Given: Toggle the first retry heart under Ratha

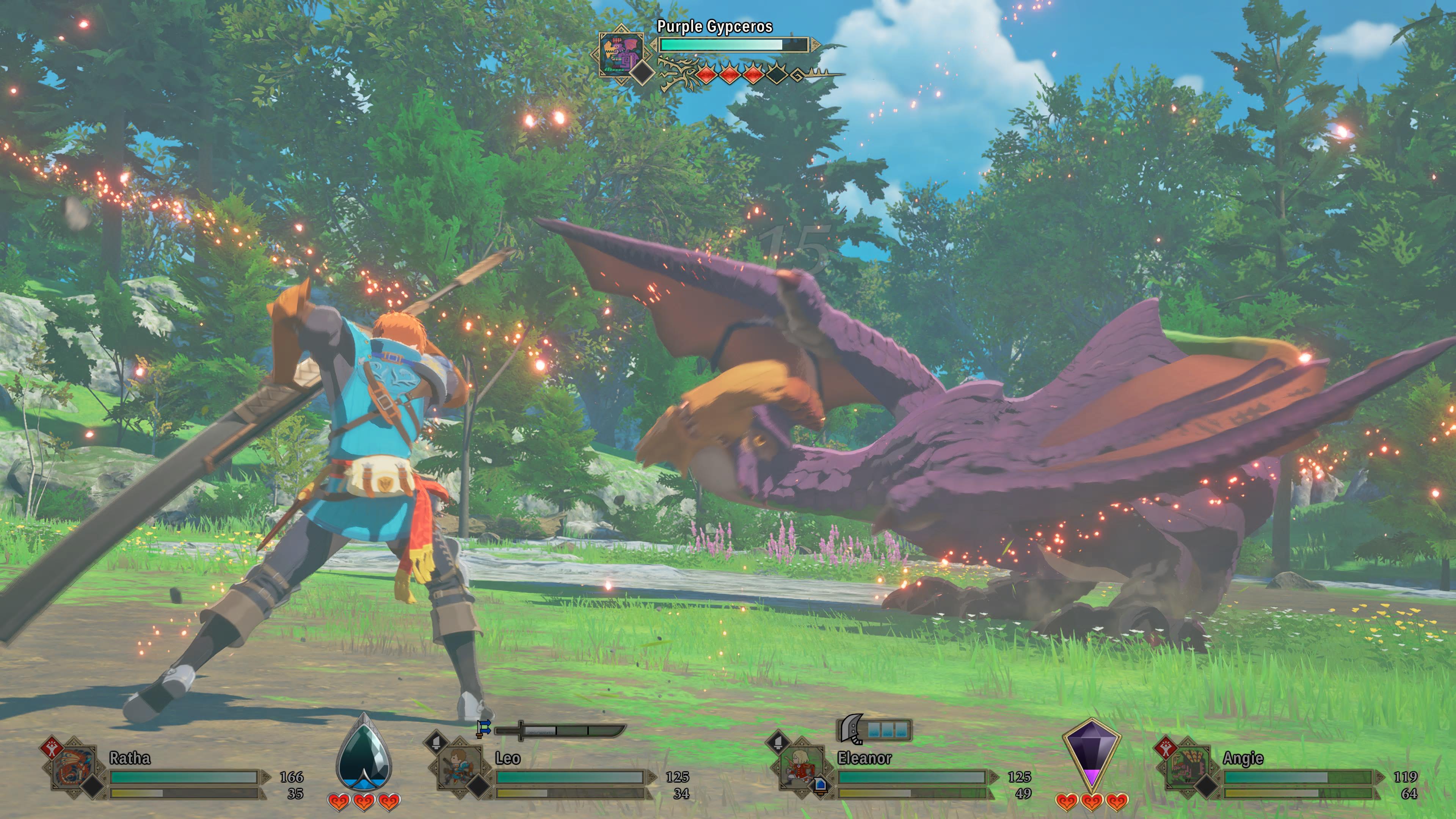Looking at the screenshot, I should coord(339,802).
